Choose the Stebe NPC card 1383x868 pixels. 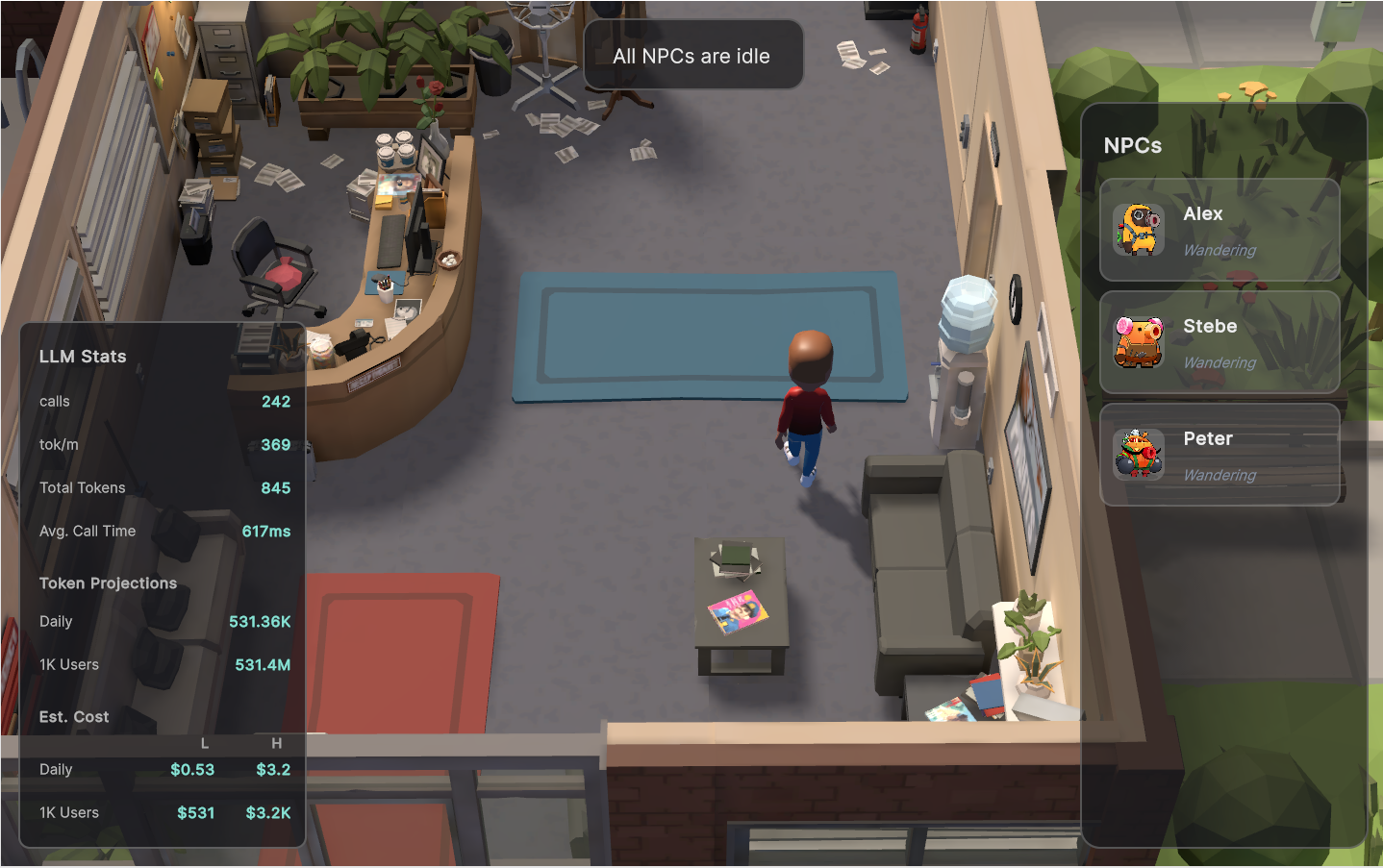click(1219, 342)
